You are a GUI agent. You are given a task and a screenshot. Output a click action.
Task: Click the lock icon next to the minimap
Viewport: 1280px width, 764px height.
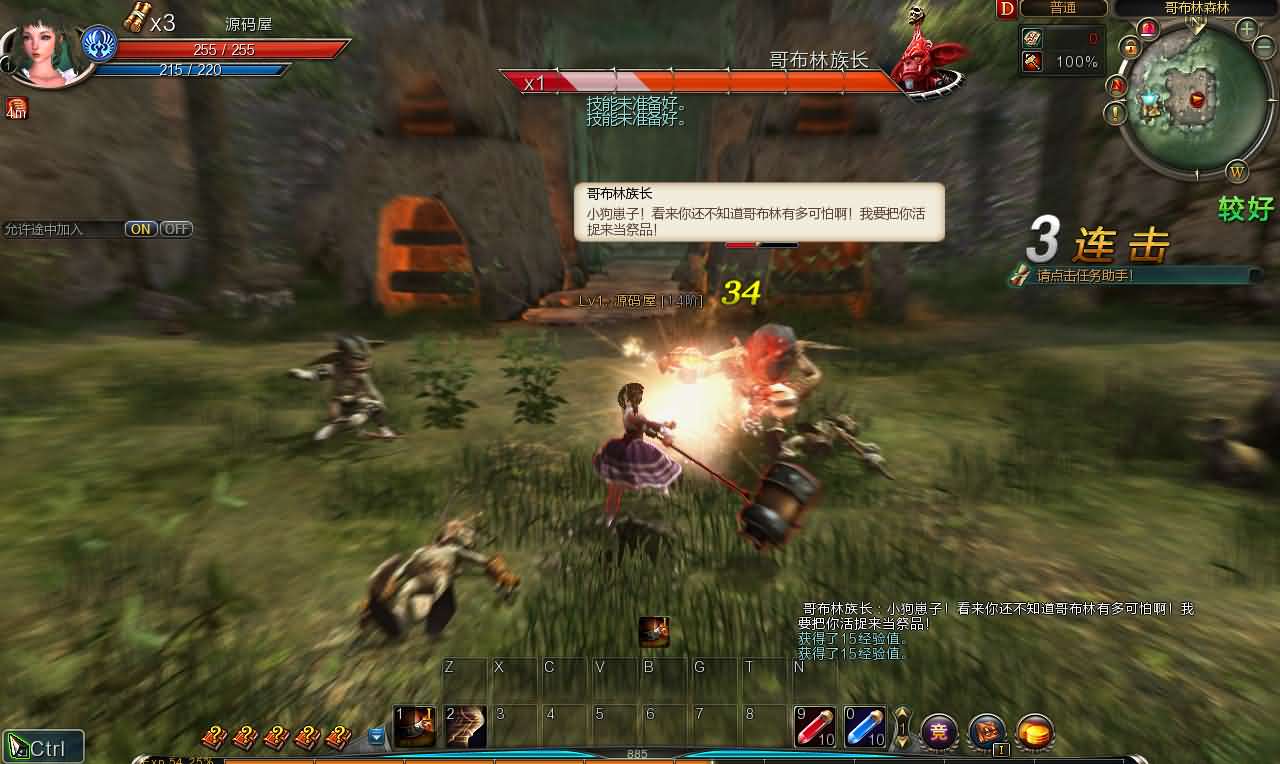pyautogui.click(x=1131, y=48)
